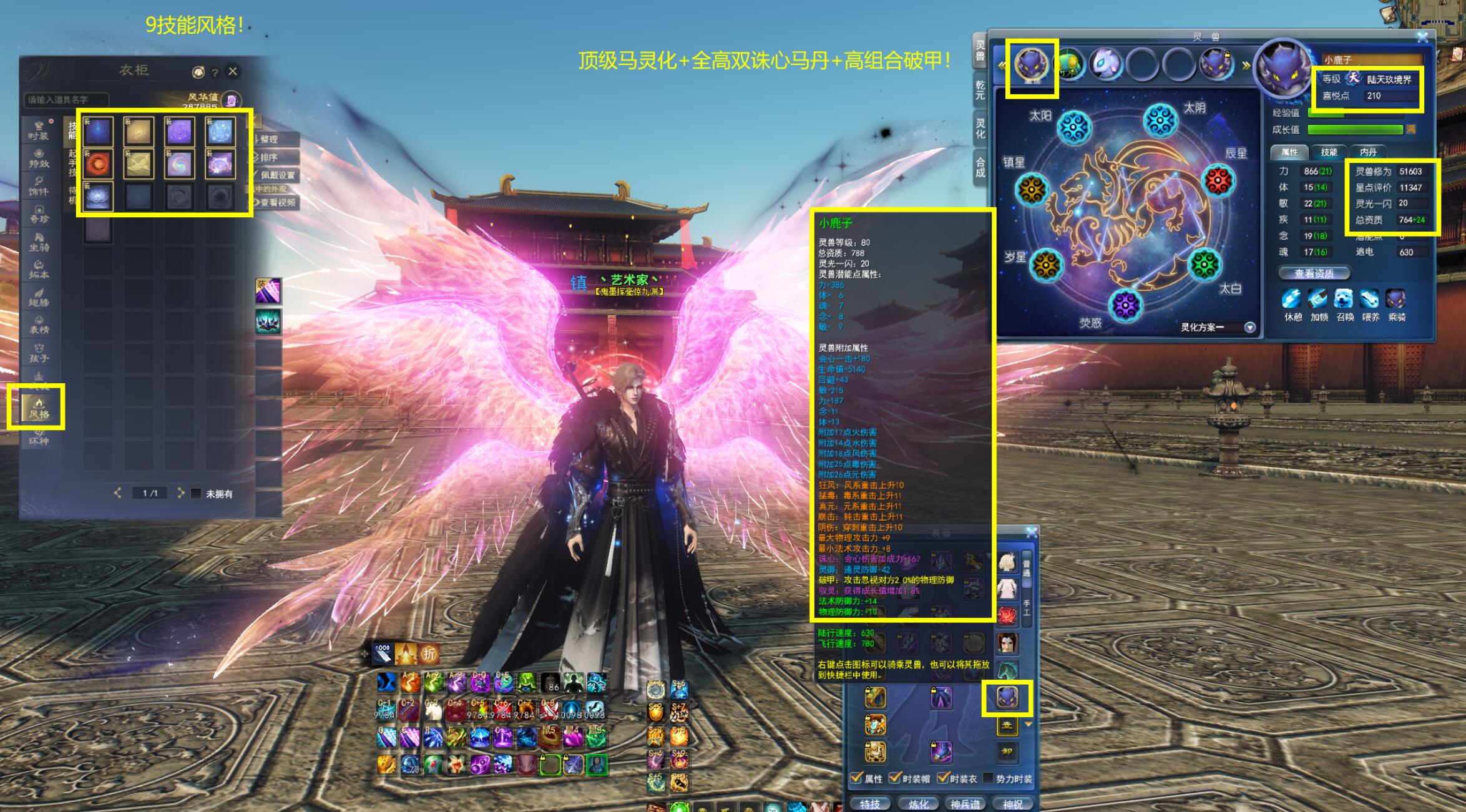This screenshot has height=812, width=1466.
Task: Select the lotus skill style slot
Action: tap(98, 197)
